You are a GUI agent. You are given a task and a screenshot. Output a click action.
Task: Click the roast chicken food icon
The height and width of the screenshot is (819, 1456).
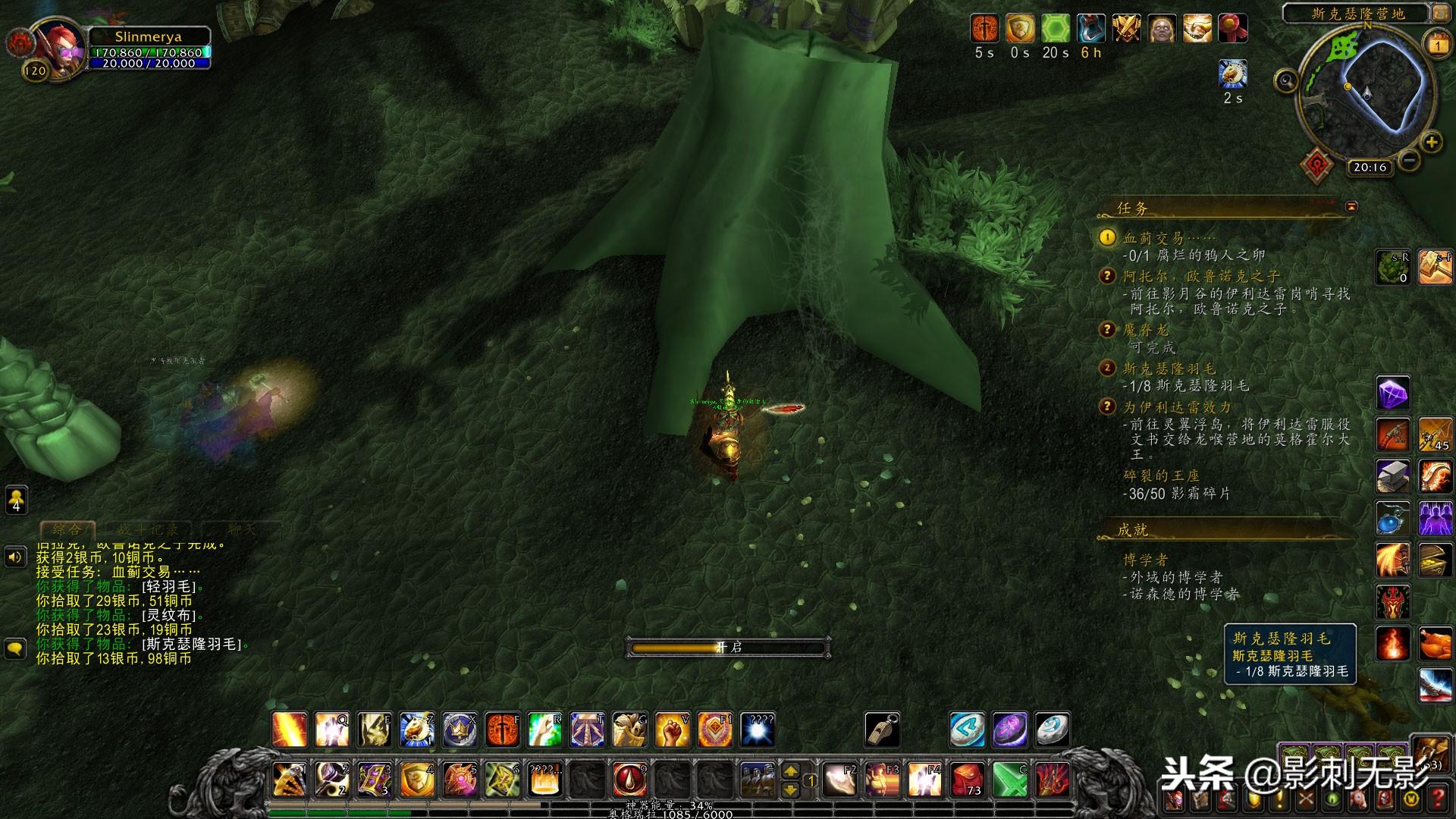point(1435,645)
